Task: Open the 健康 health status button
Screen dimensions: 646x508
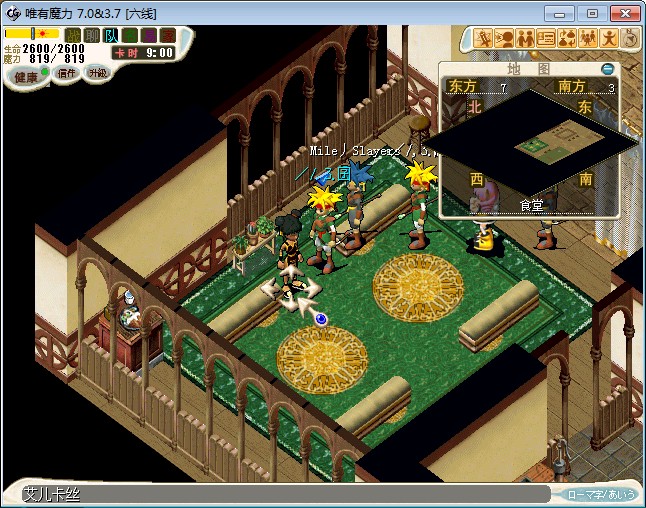Action: point(27,76)
